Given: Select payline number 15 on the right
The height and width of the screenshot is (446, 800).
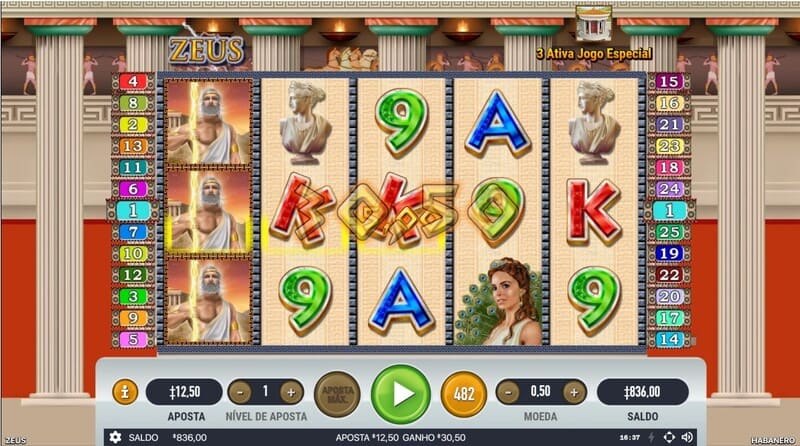Looking at the screenshot, I should click(x=669, y=81).
